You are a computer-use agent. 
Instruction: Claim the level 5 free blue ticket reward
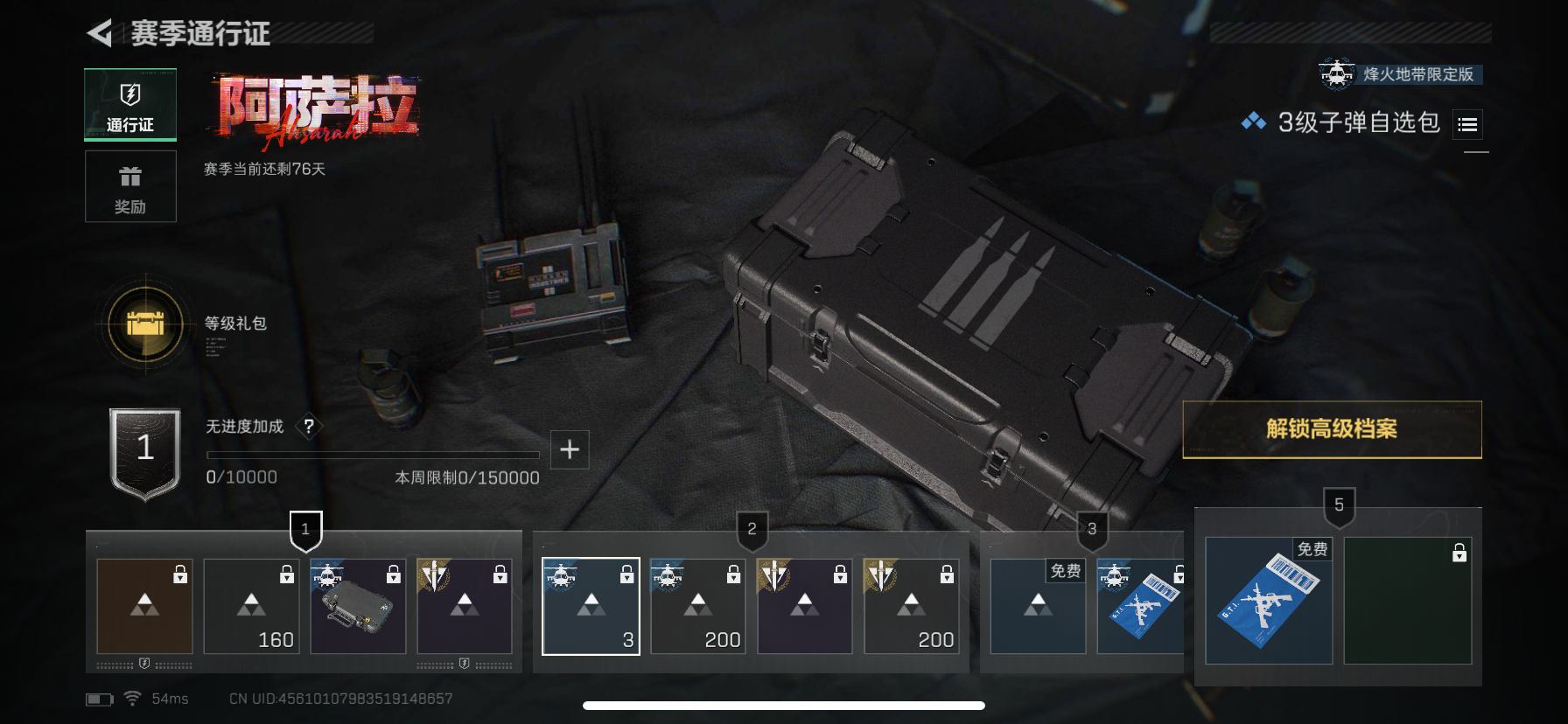(1268, 602)
